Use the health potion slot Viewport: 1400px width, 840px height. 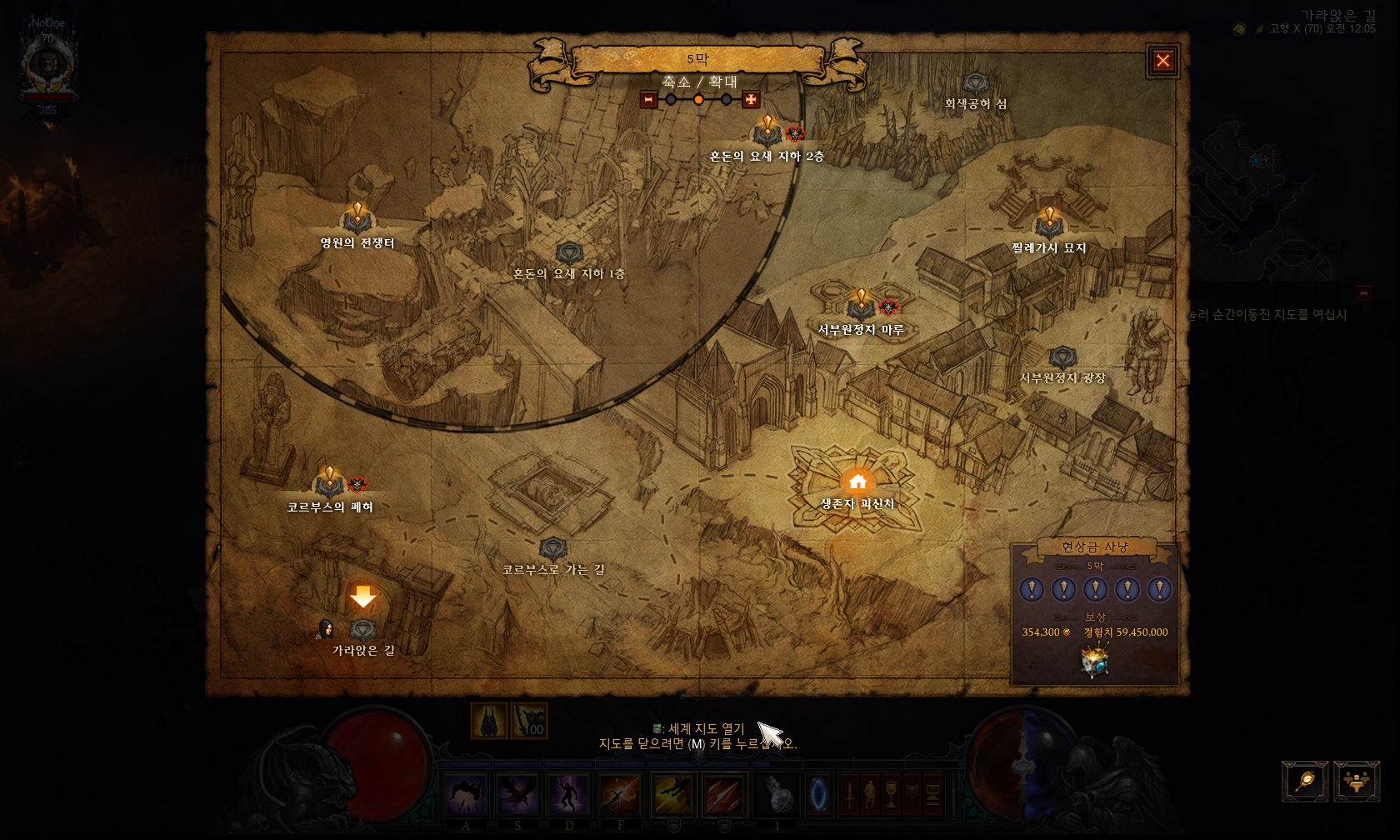[x=779, y=794]
